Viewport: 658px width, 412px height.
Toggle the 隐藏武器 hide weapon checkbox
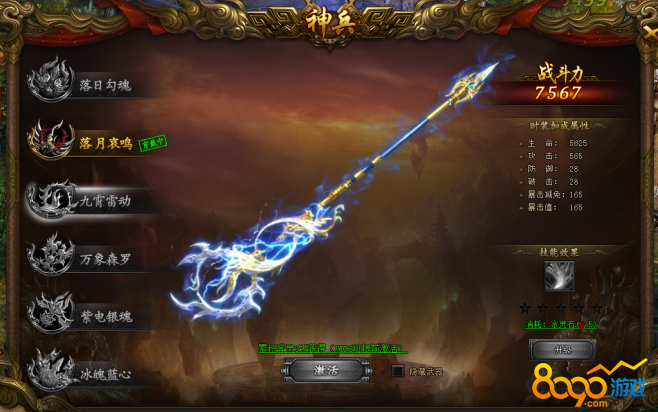[x=398, y=371]
